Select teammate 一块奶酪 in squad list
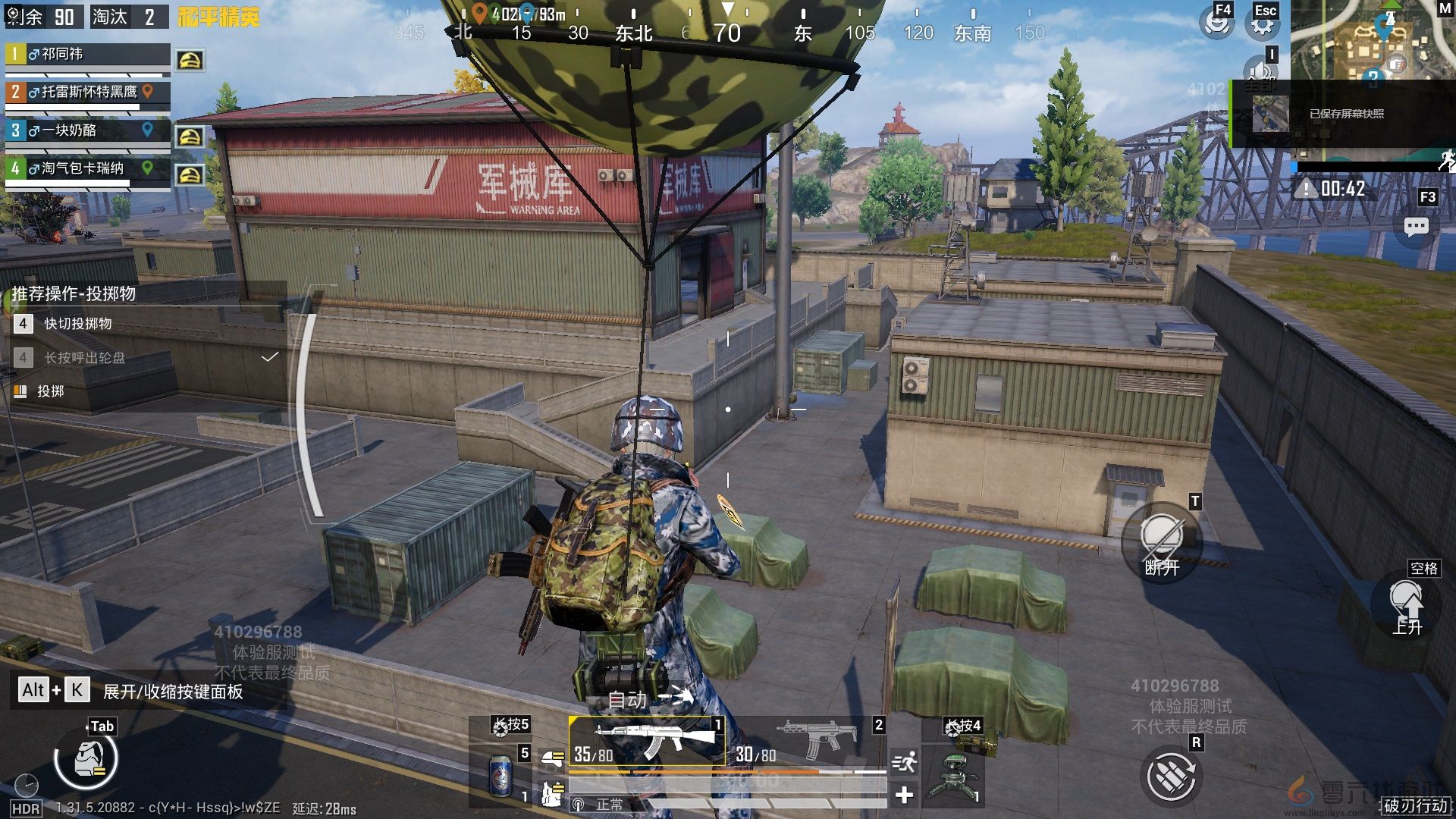The width and height of the screenshot is (1456, 819). click(87, 130)
